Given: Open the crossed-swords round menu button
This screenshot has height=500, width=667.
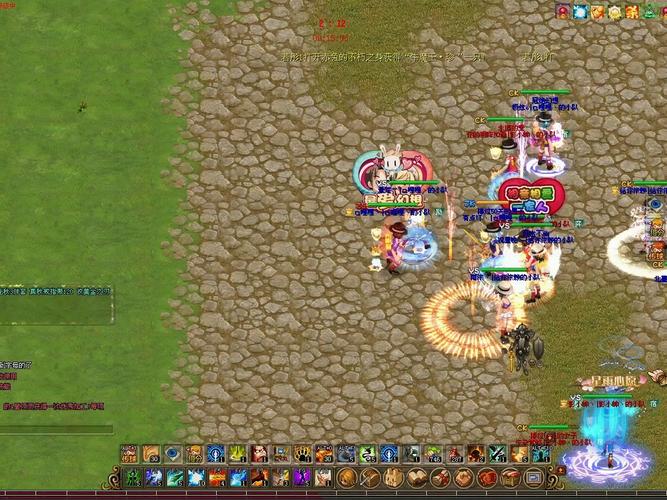Looking at the screenshot, I should tap(368, 477).
